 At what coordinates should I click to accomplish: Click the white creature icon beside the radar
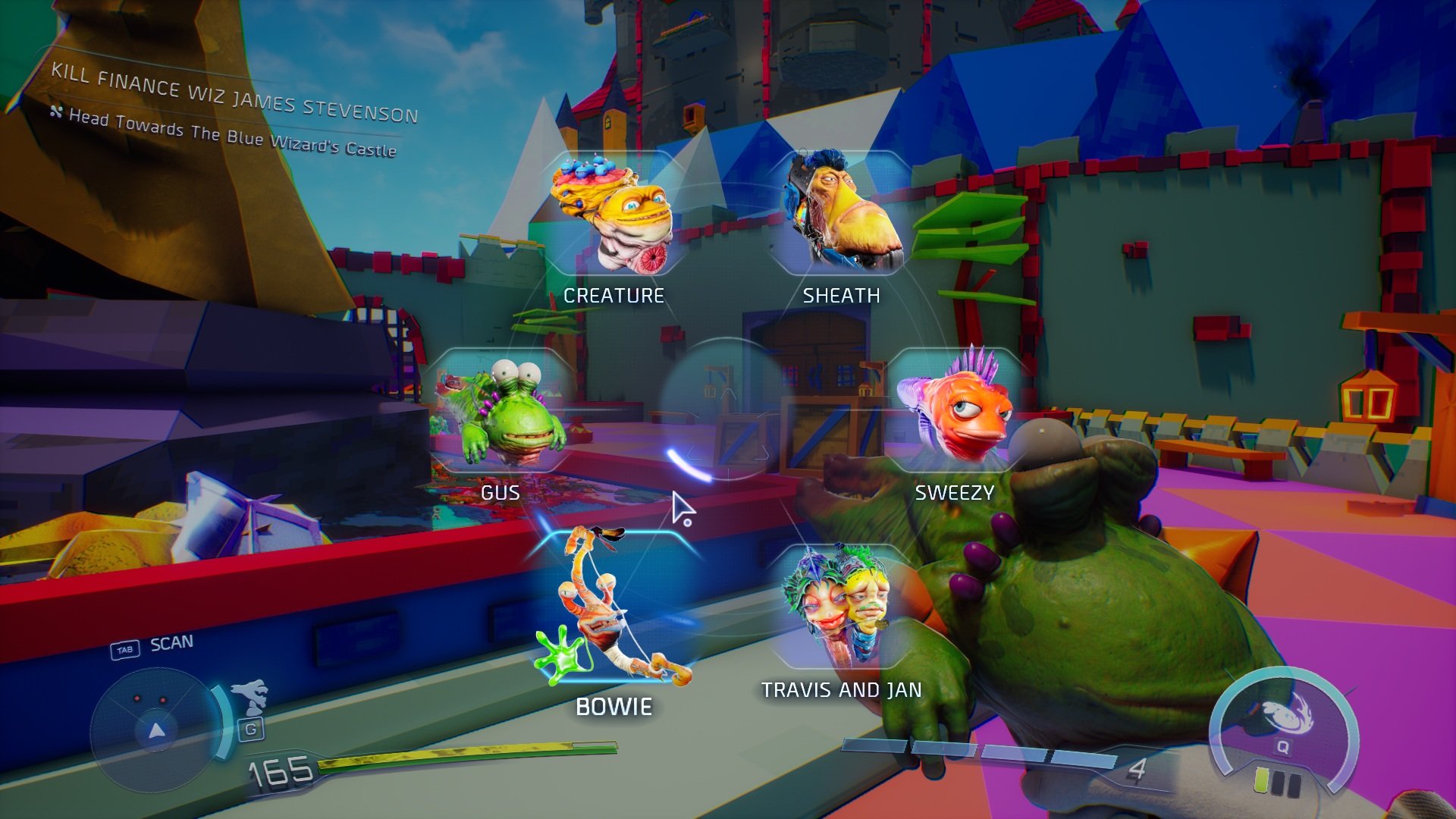(251, 697)
